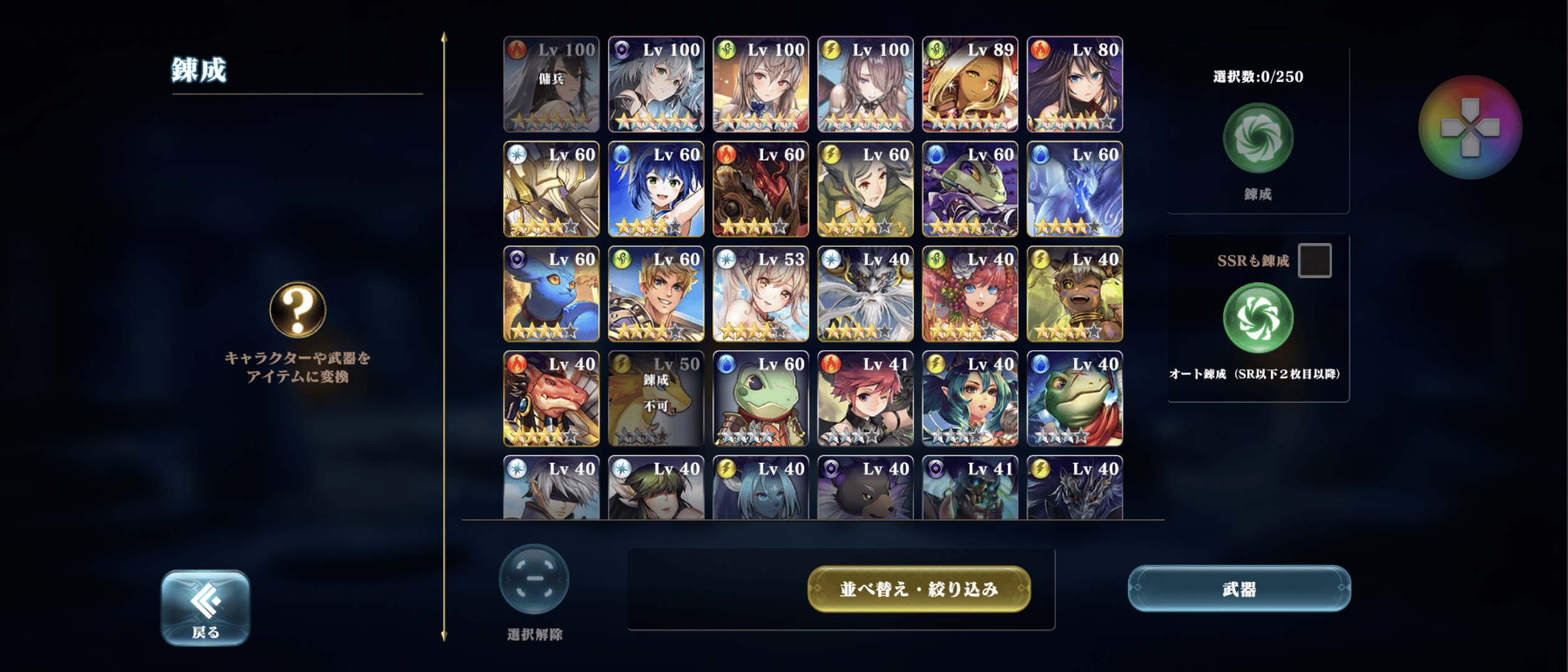
Task: Select the Lv 100 silver-haired dark character
Action: 656,84
